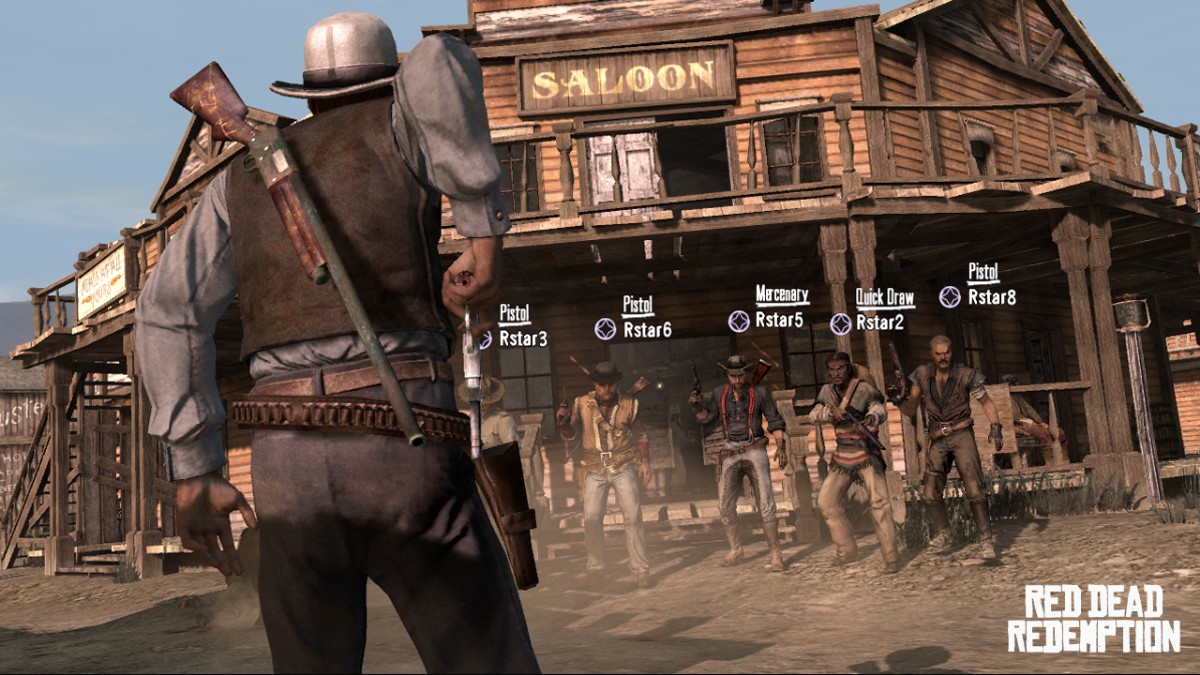Select the Rstar3 player name tag

pyautogui.click(x=522, y=338)
